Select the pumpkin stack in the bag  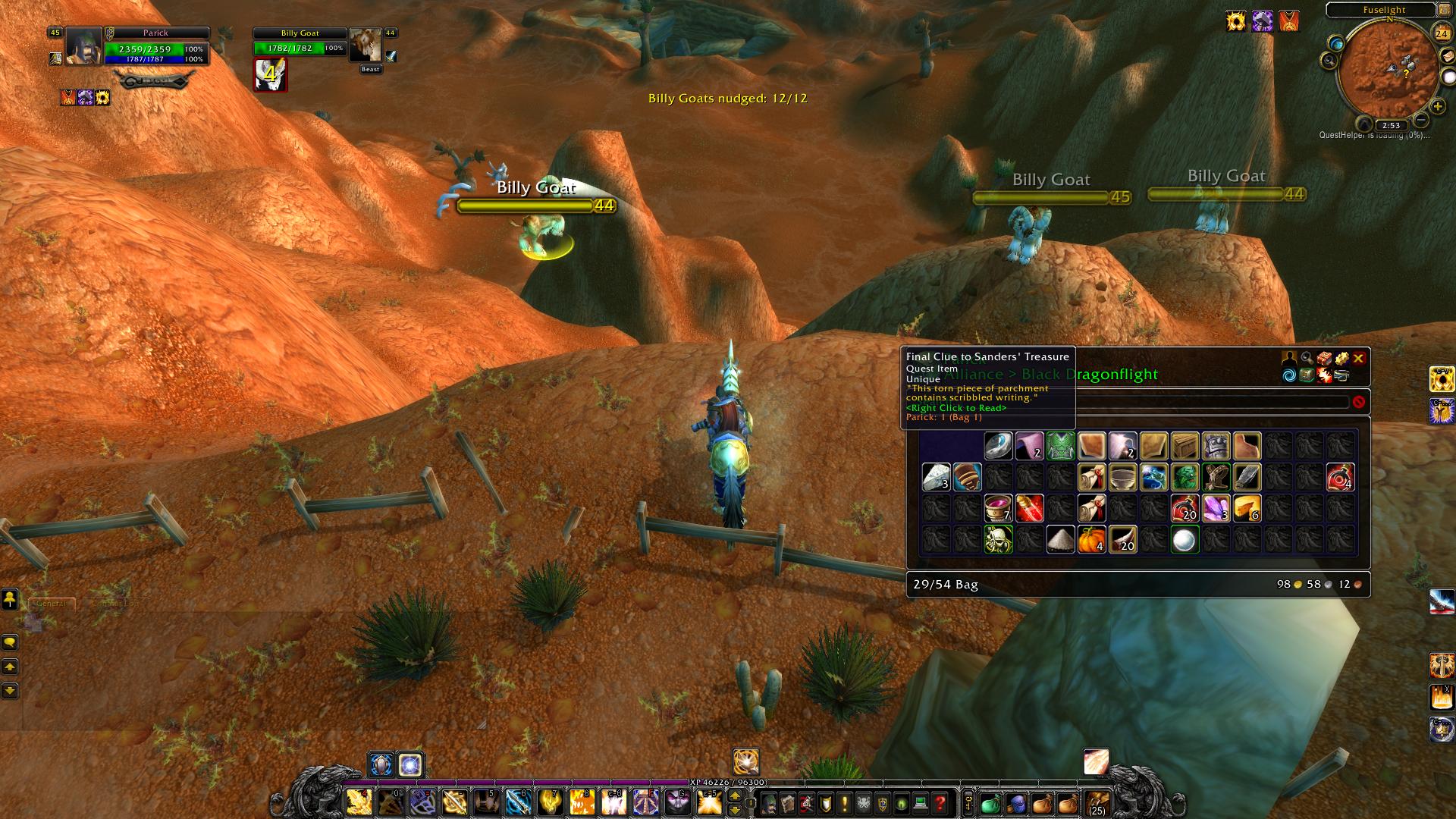(1091, 540)
